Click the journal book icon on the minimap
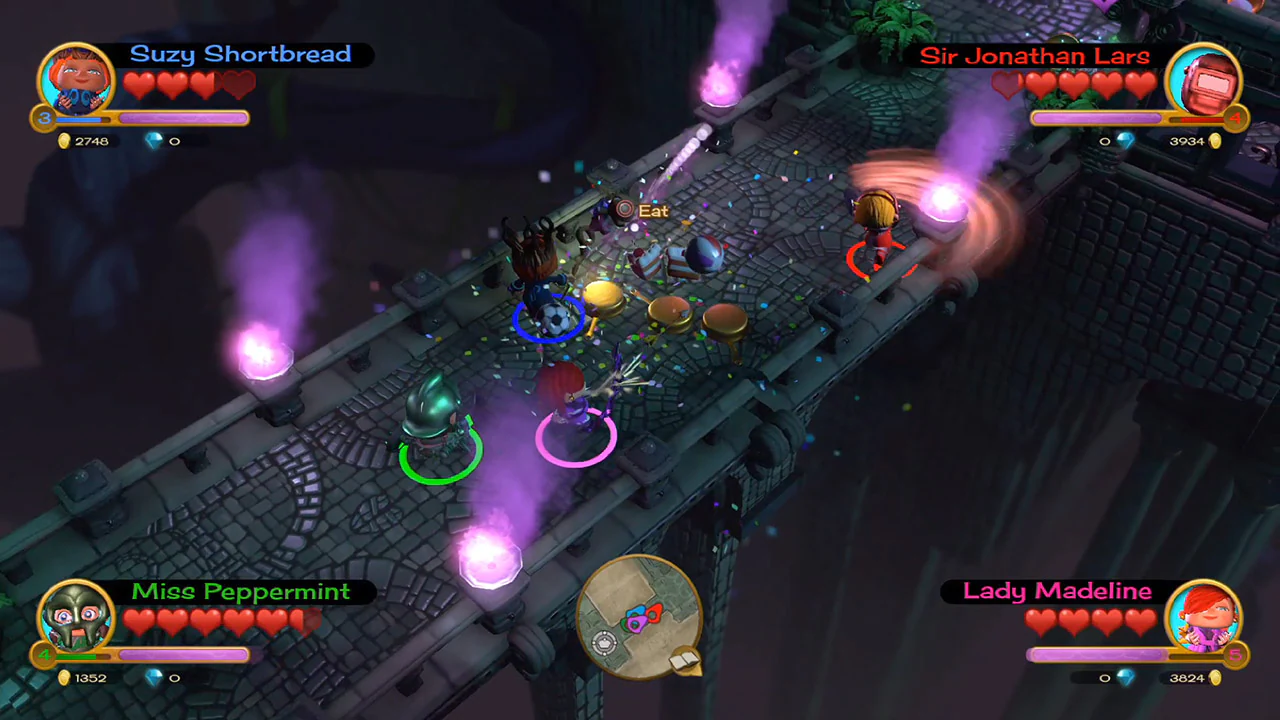This screenshot has height=720, width=1280. click(683, 659)
